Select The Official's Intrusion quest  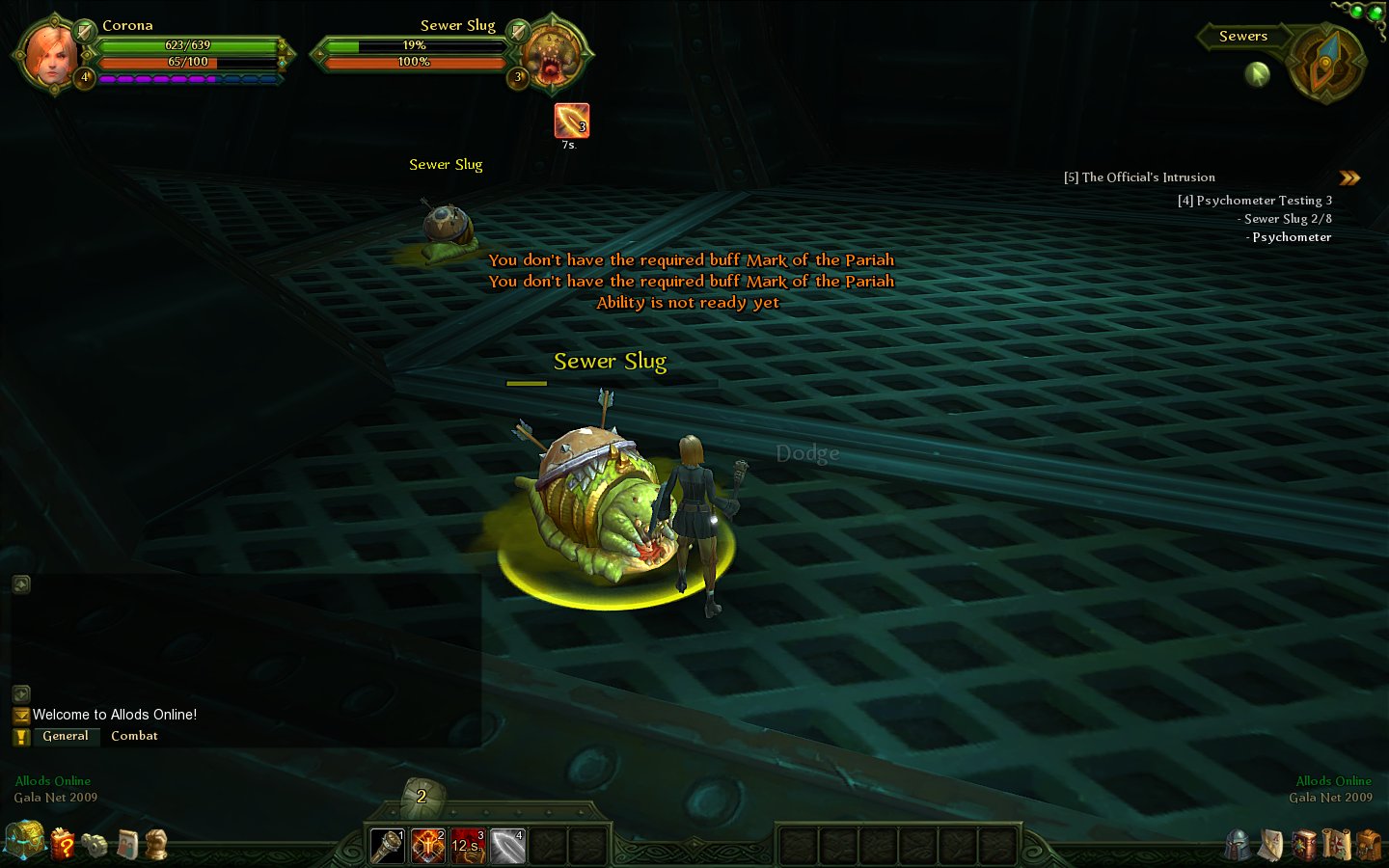tap(1139, 177)
